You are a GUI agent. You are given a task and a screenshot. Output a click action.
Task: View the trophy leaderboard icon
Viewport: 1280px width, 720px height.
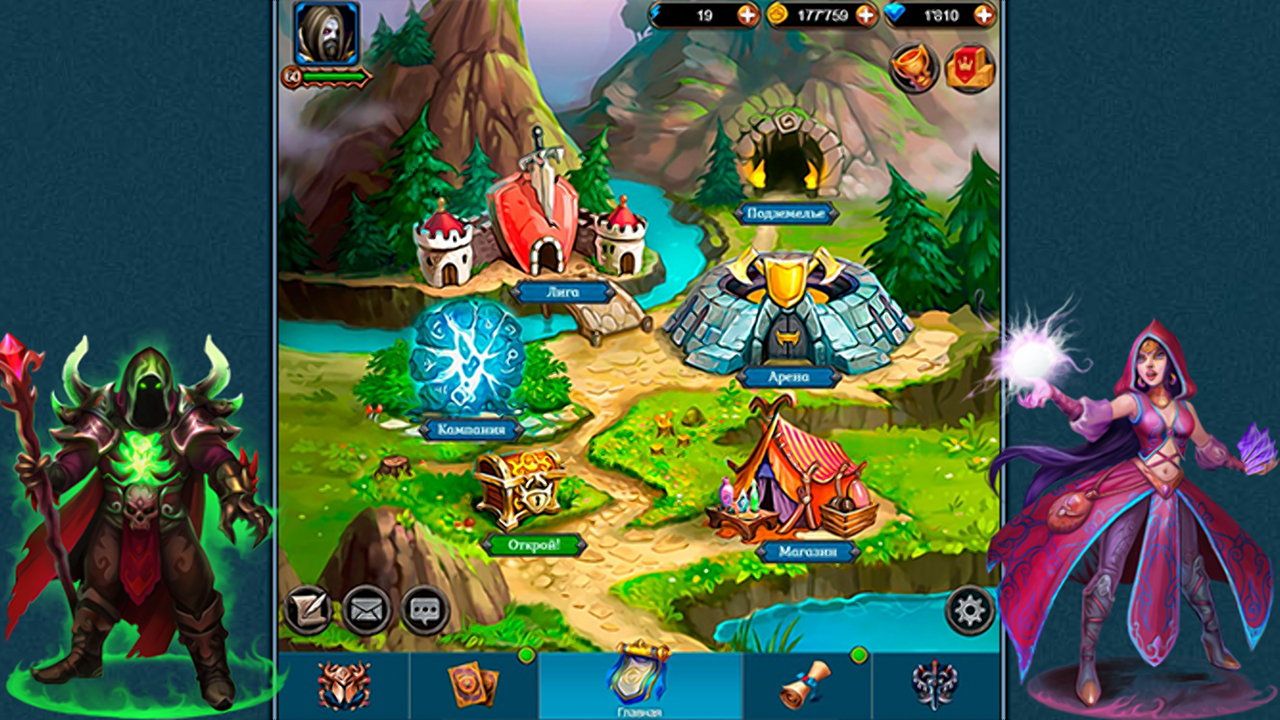click(x=911, y=70)
